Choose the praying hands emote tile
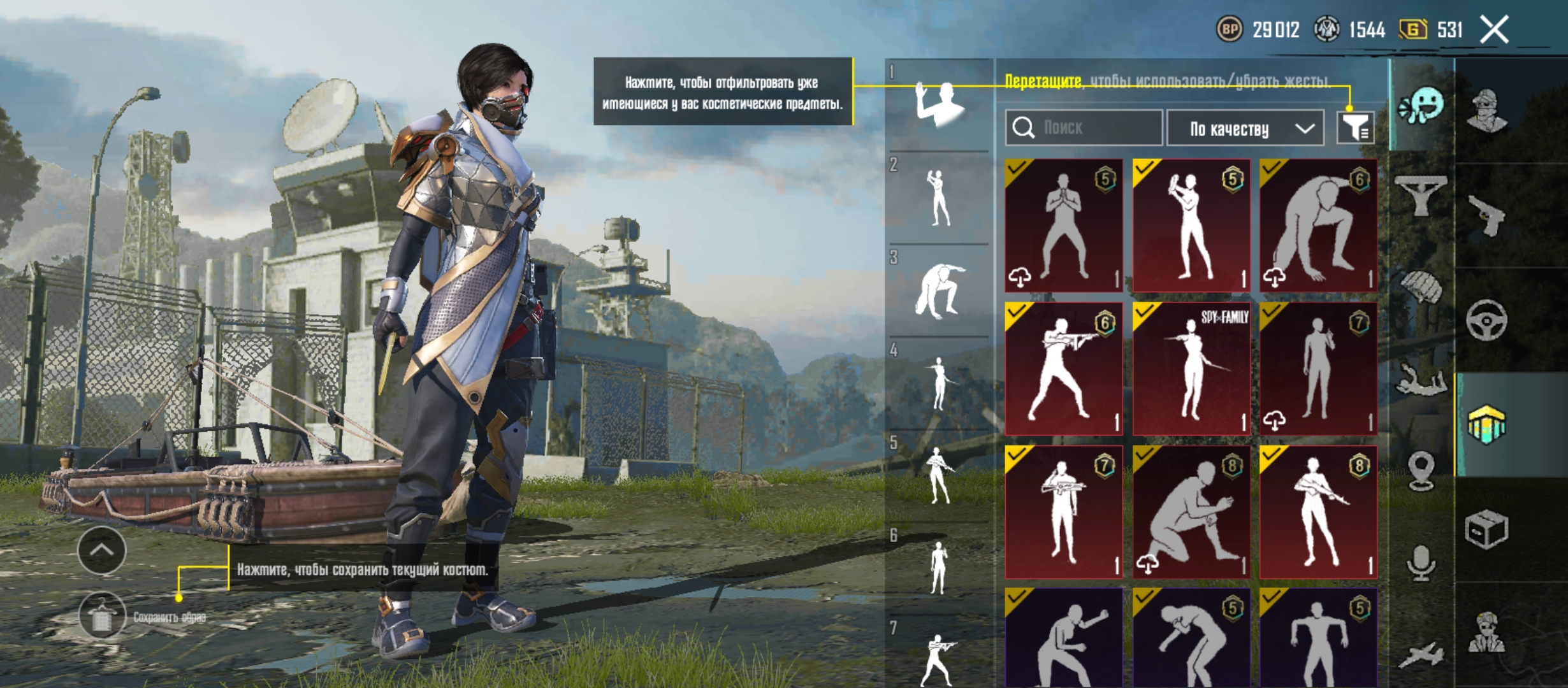This screenshot has height=688, width=1568. click(1063, 226)
